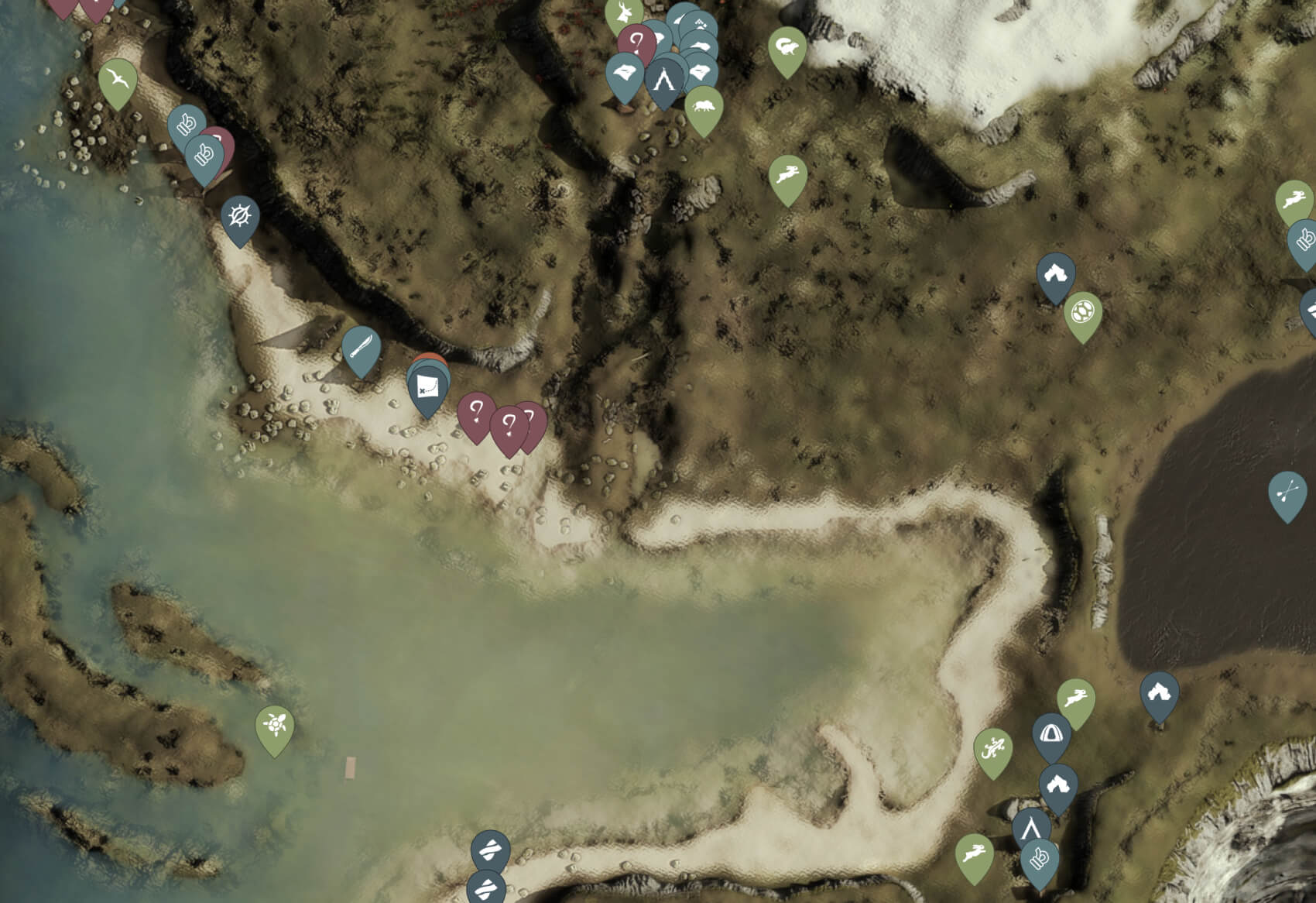1316x903 pixels.
Task: Open the green turtle marker by the lagoon
Action: click(276, 724)
